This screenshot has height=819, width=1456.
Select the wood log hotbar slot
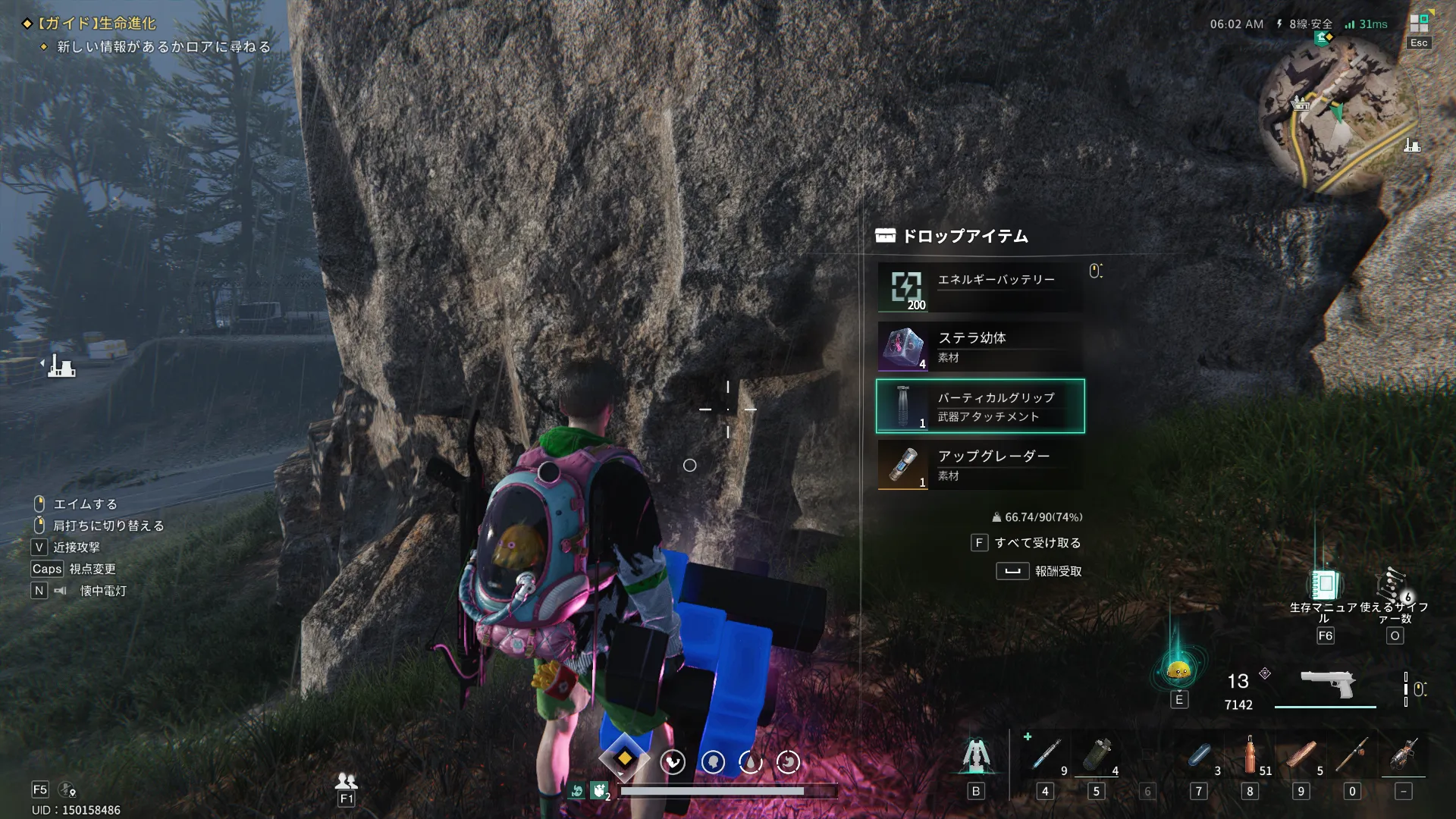coord(1301,755)
